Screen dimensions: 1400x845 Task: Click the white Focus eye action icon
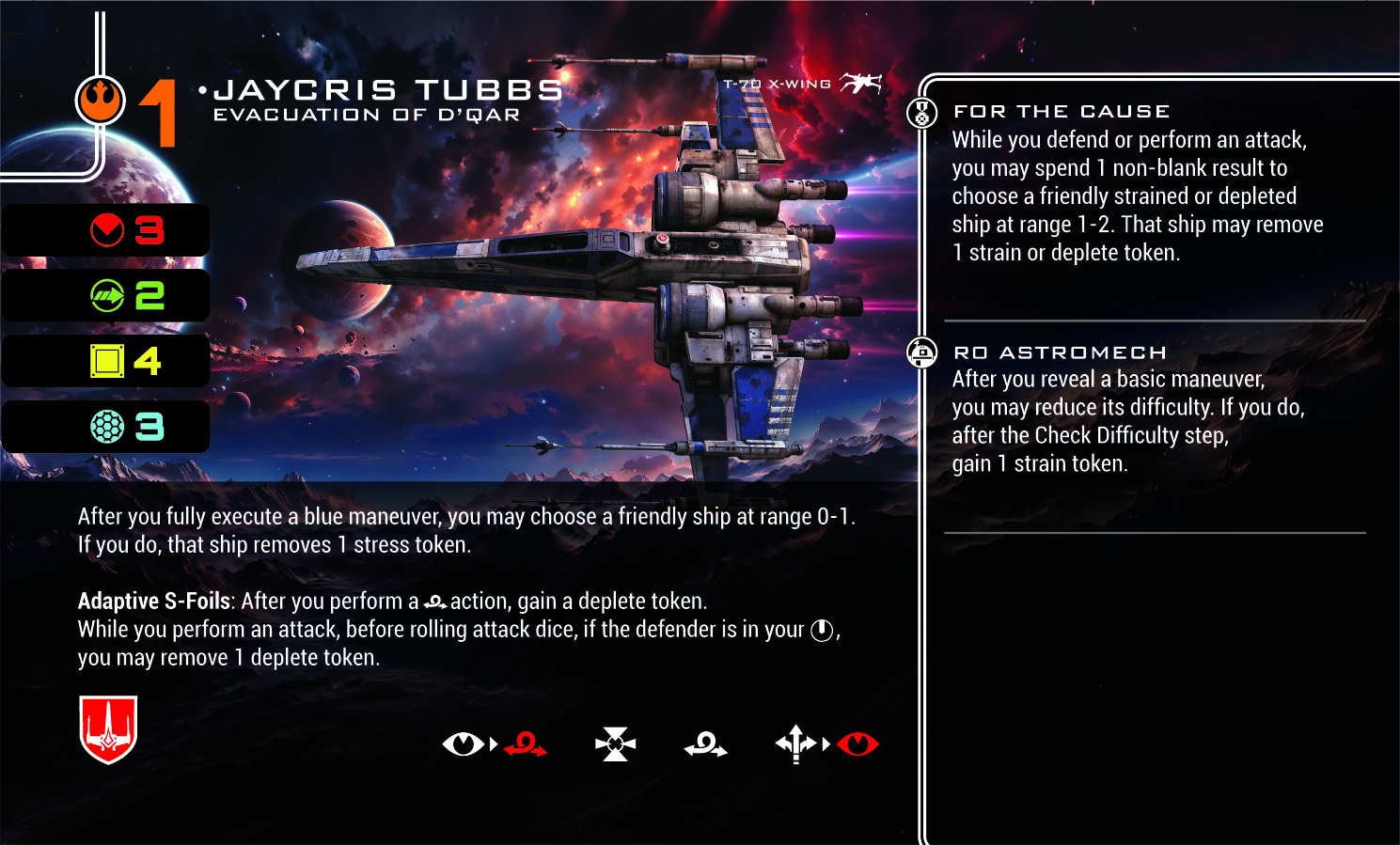tap(463, 744)
